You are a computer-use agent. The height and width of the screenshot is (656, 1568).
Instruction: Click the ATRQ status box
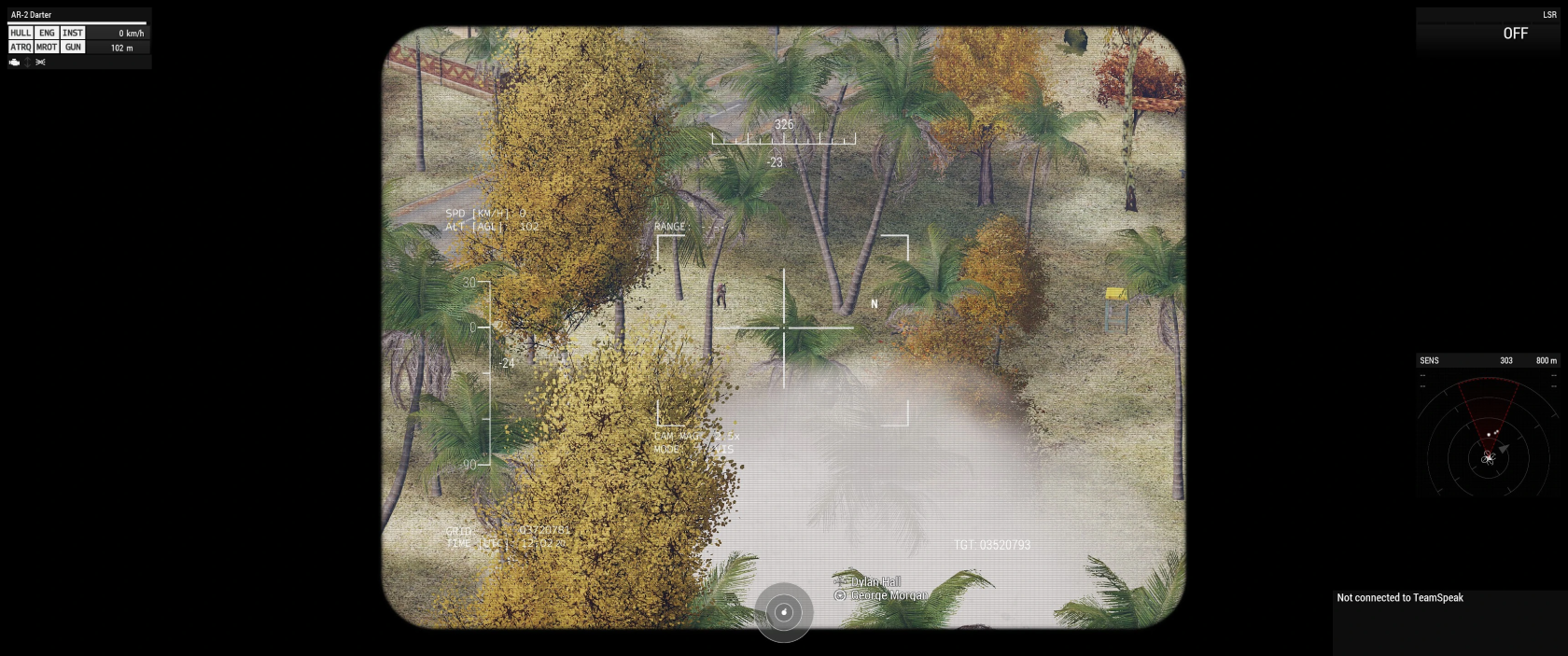21,48
